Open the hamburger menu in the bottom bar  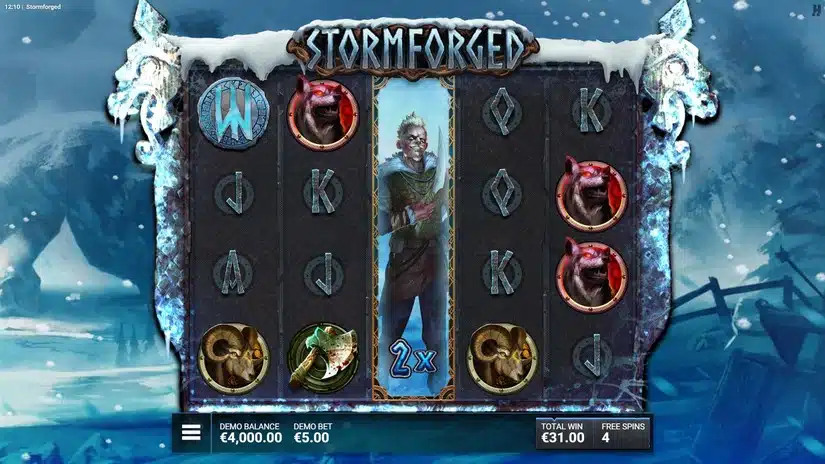191,434
